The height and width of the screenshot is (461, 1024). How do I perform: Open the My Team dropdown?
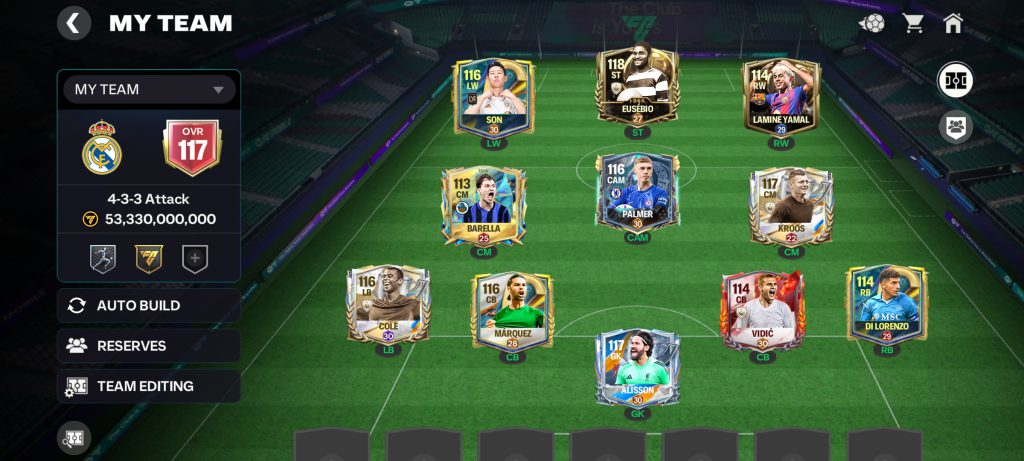click(x=149, y=90)
